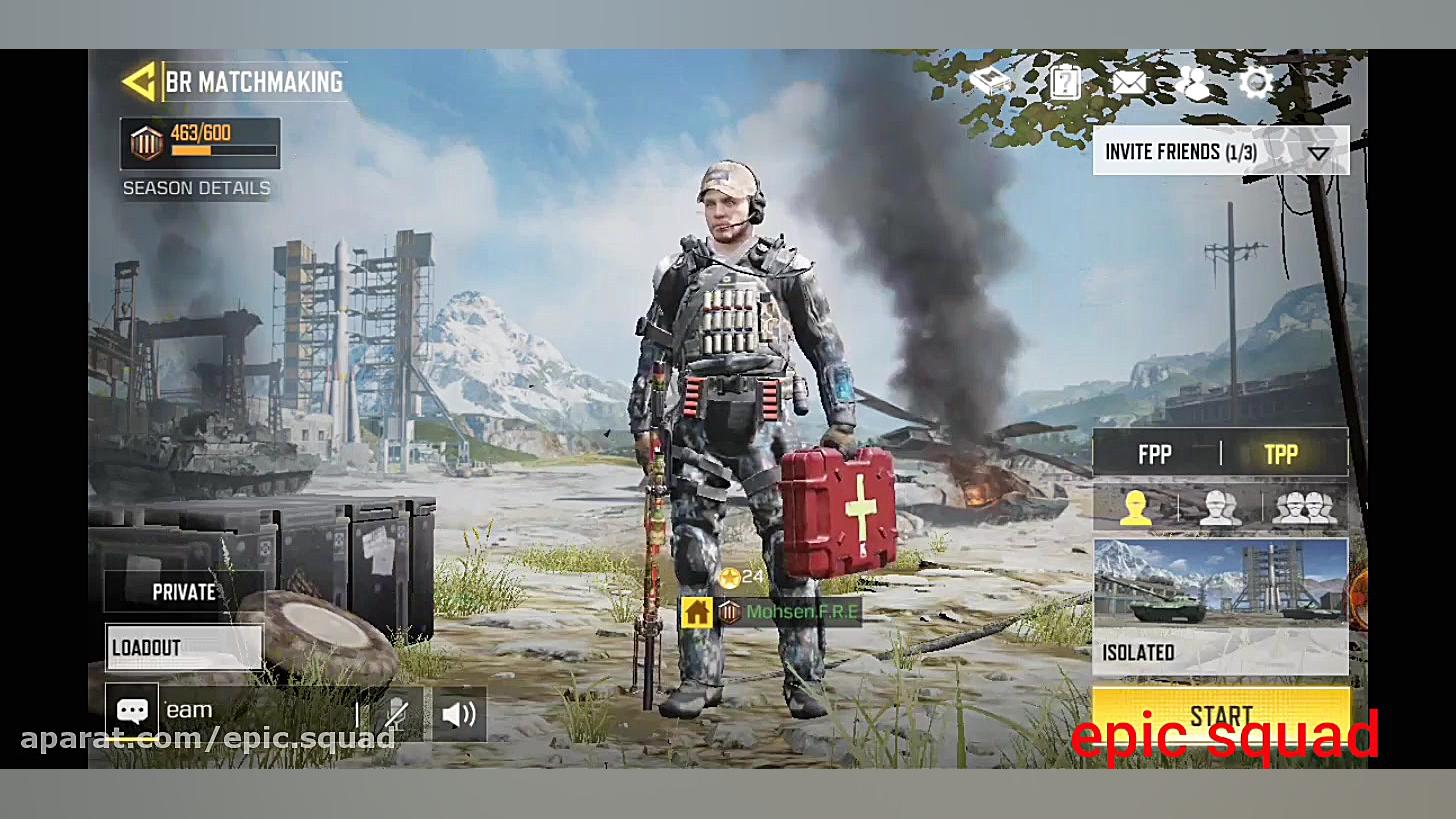Switch to FPP perspective mode

pos(1155,454)
